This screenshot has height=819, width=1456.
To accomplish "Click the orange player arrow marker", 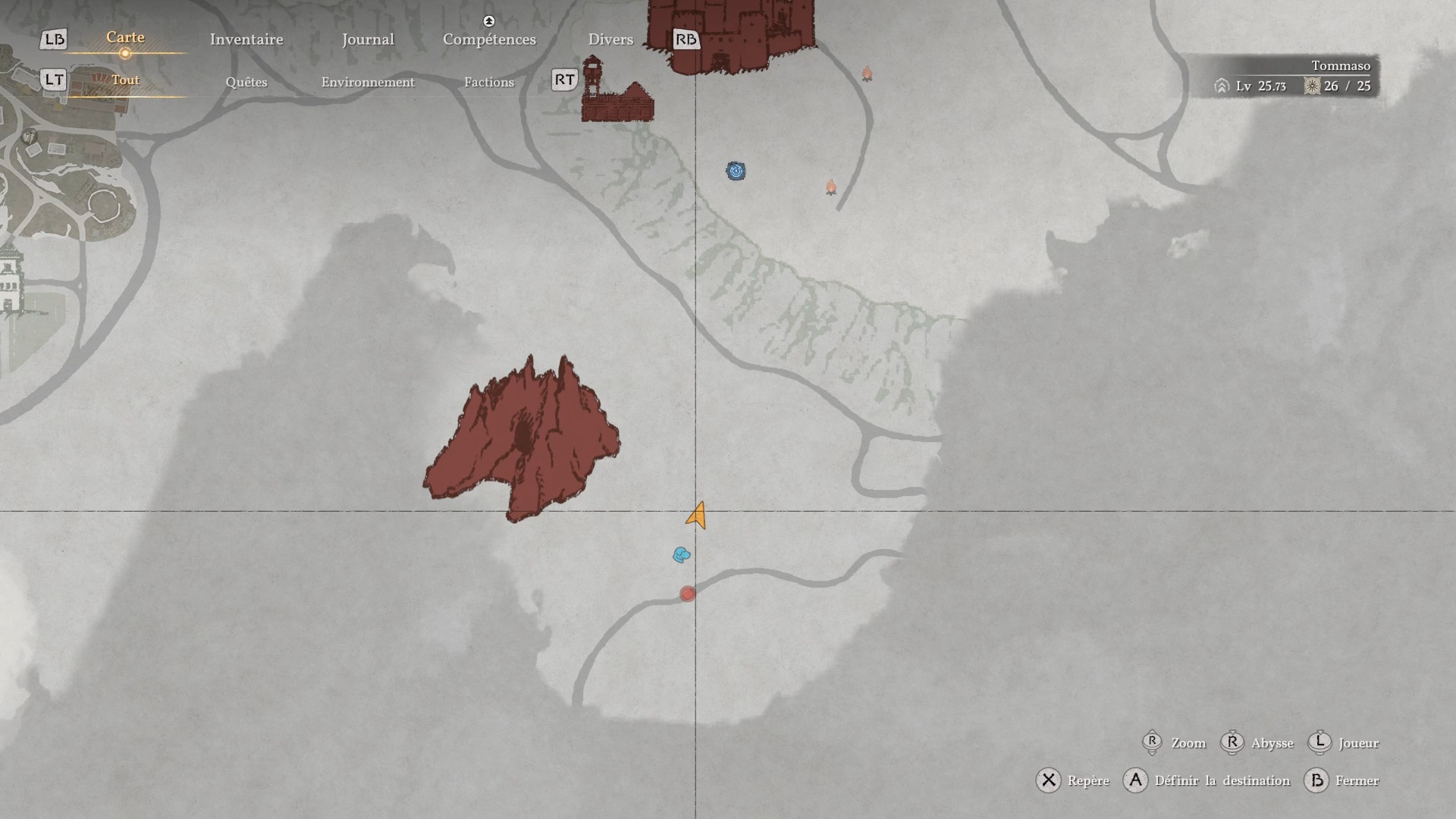I will click(x=698, y=516).
